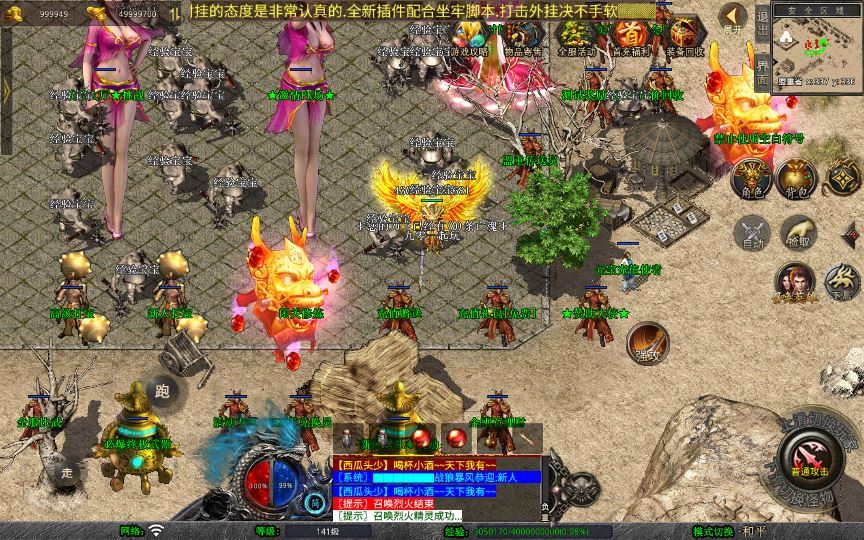Open the 角色 character sheet
The image size is (864, 540).
click(x=750, y=178)
